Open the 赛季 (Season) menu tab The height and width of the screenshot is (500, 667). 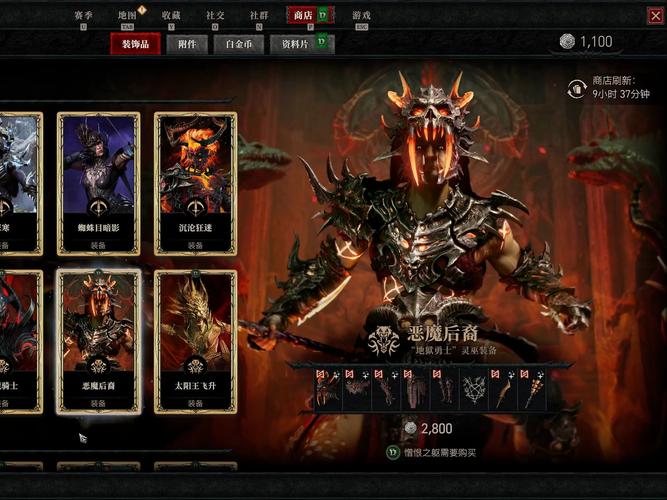[x=85, y=15]
